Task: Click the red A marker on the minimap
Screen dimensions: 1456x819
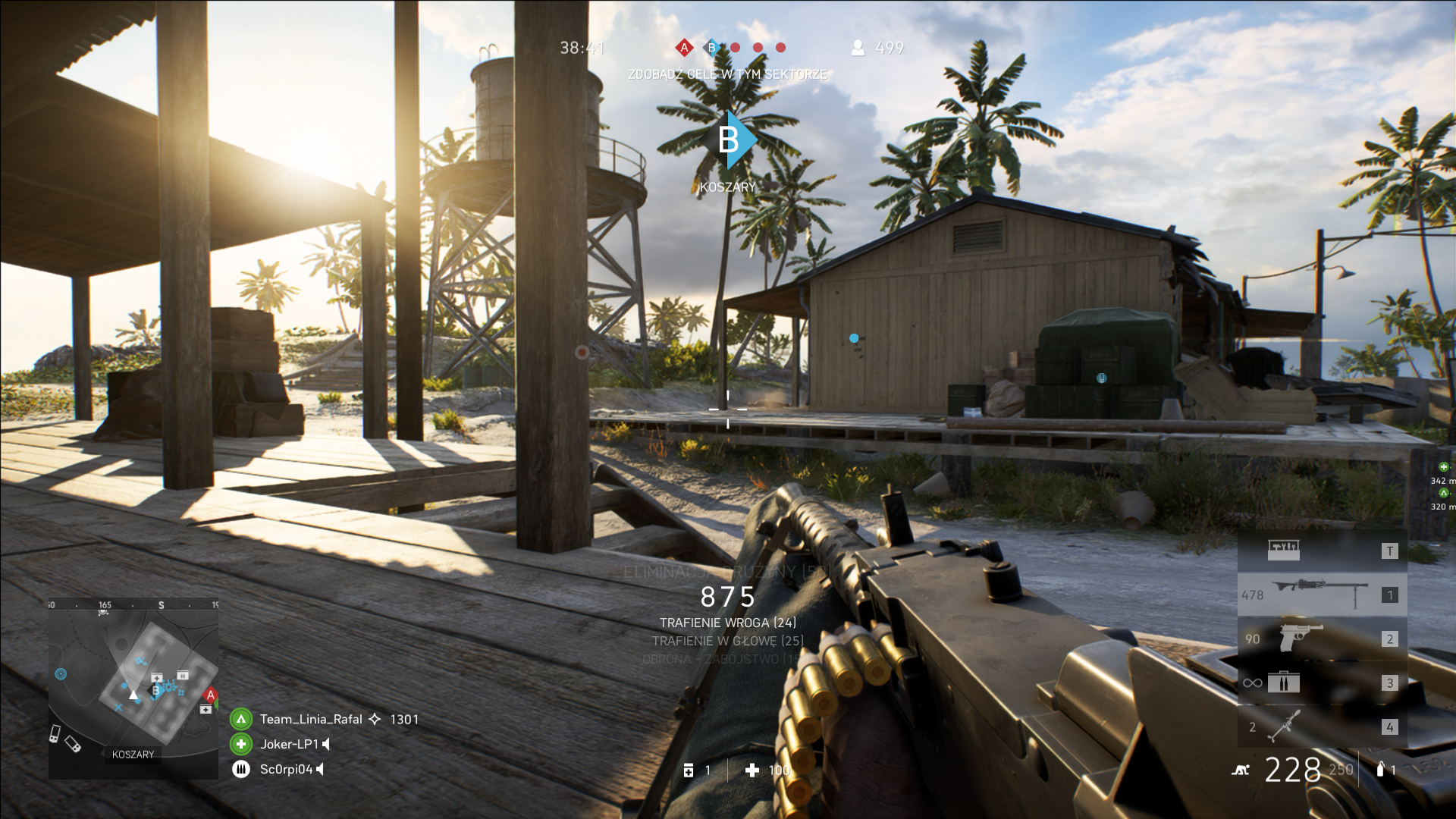Action: (211, 695)
